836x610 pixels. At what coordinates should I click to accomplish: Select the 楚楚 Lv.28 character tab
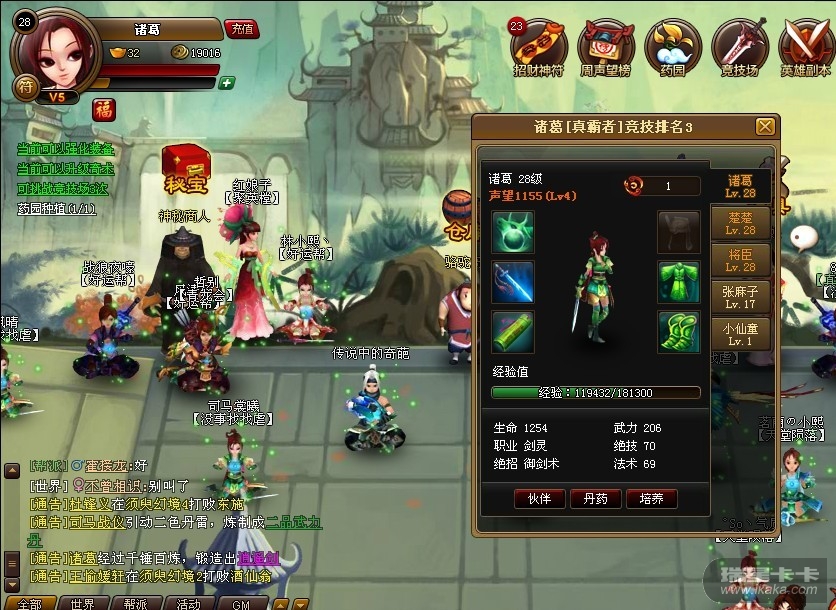[740, 223]
